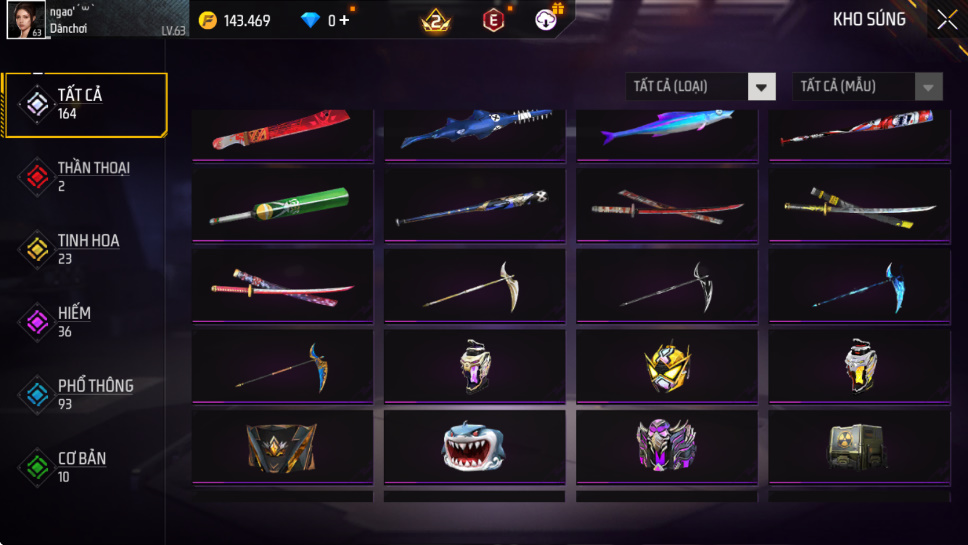The height and width of the screenshot is (545, 968).
Task: Close the Kho Súng weapon vault
Action: click(946, 19)
